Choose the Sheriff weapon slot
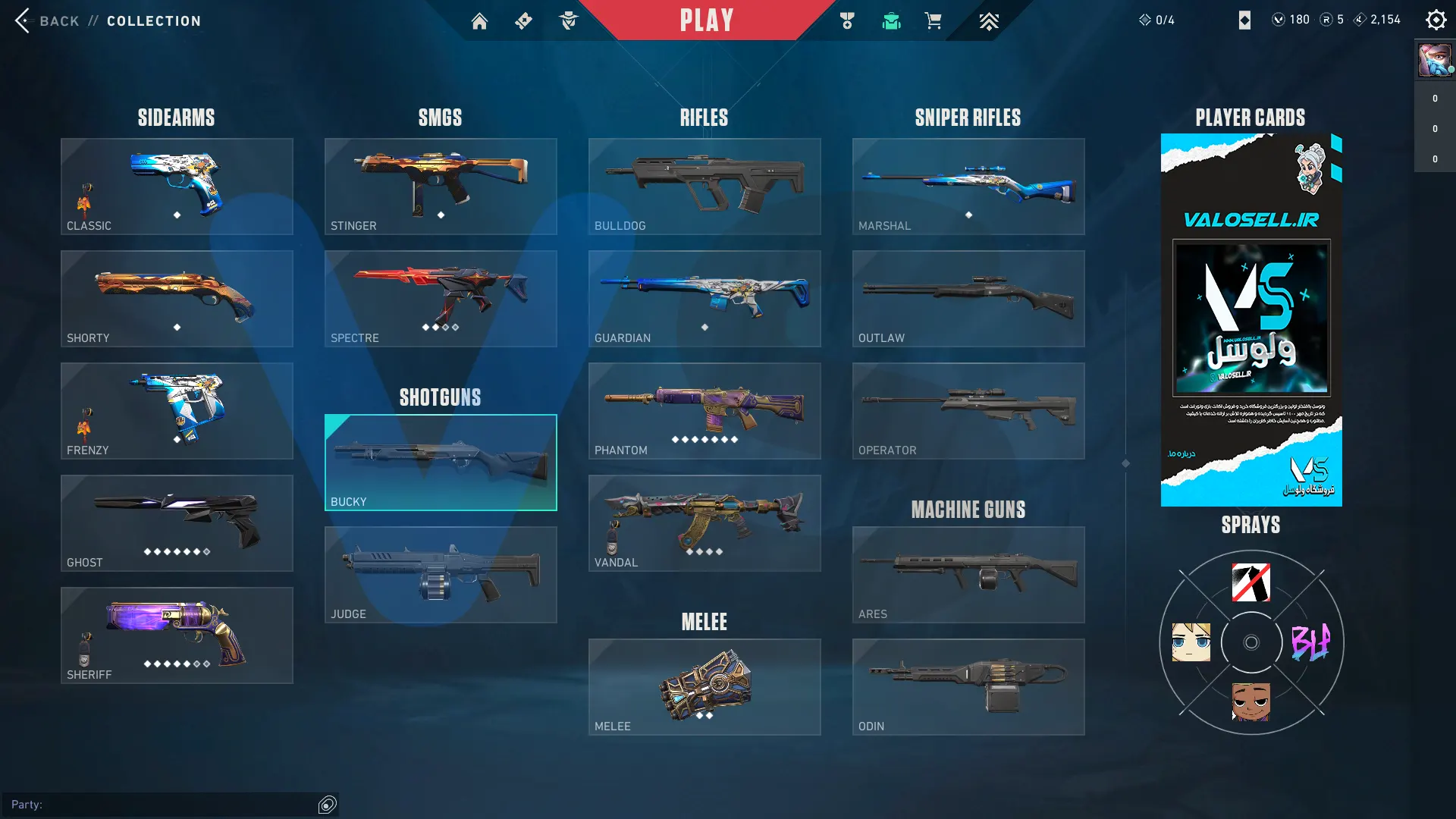 177,635
